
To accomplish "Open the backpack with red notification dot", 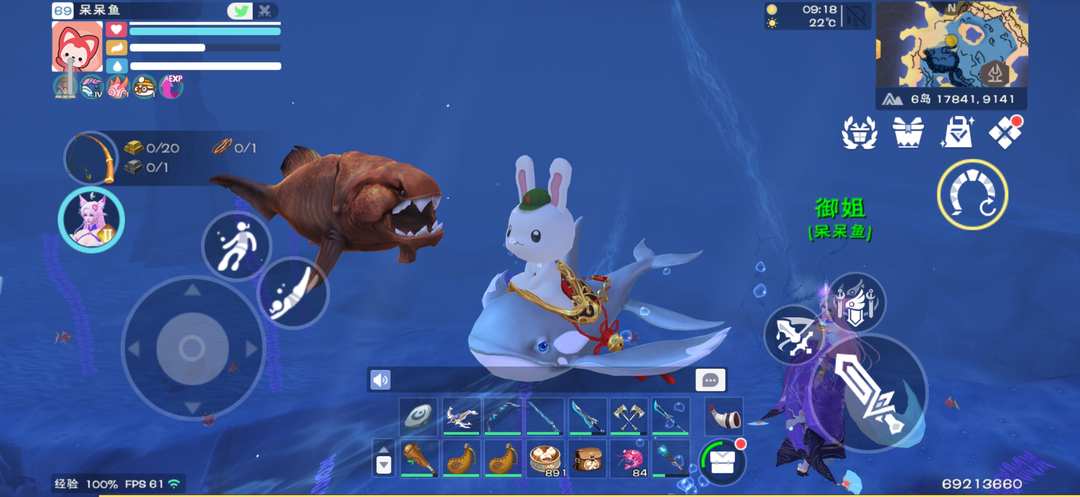I will pos(723,460).
